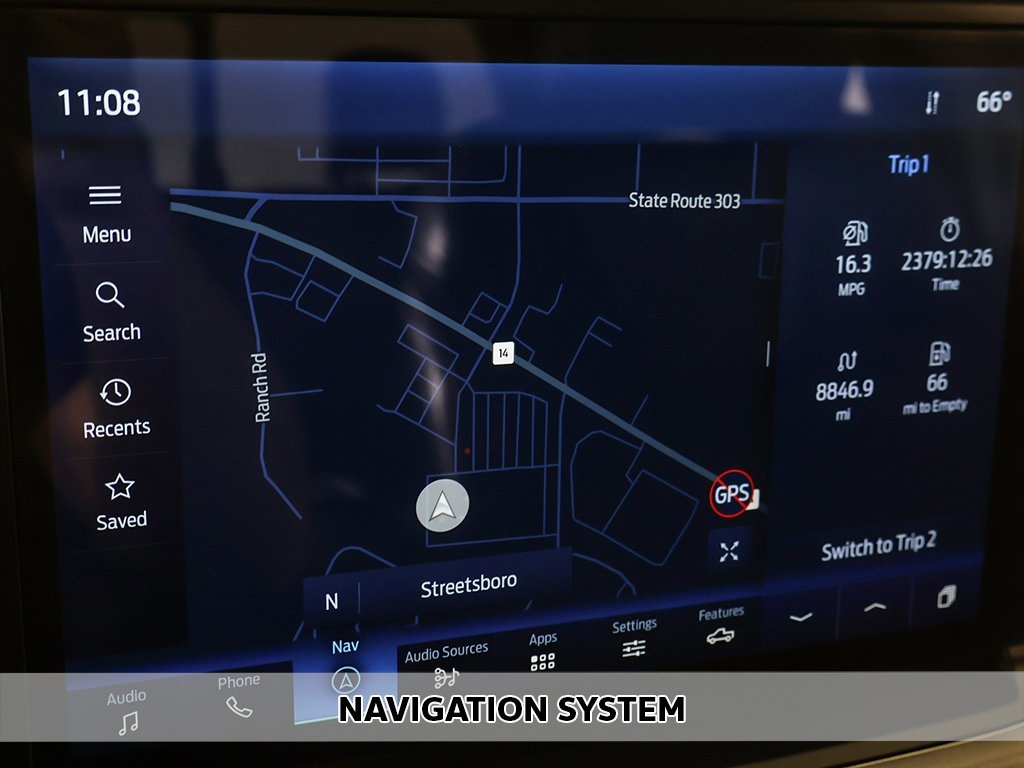The image size is (1024, 768).
Task: Click the down chevron button
Action: (x=800, y=617)
